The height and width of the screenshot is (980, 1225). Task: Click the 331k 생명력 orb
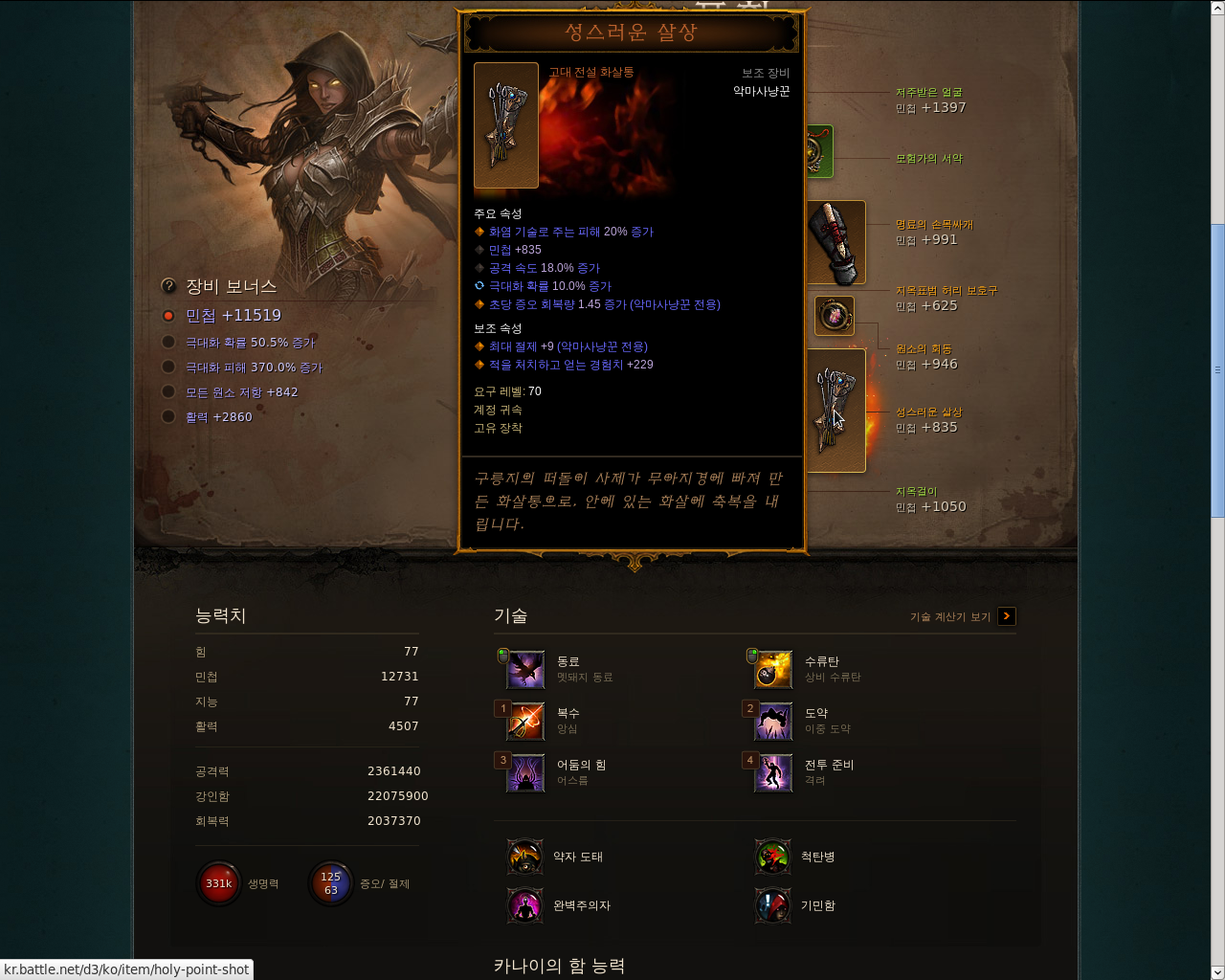(x=218, y=882)
